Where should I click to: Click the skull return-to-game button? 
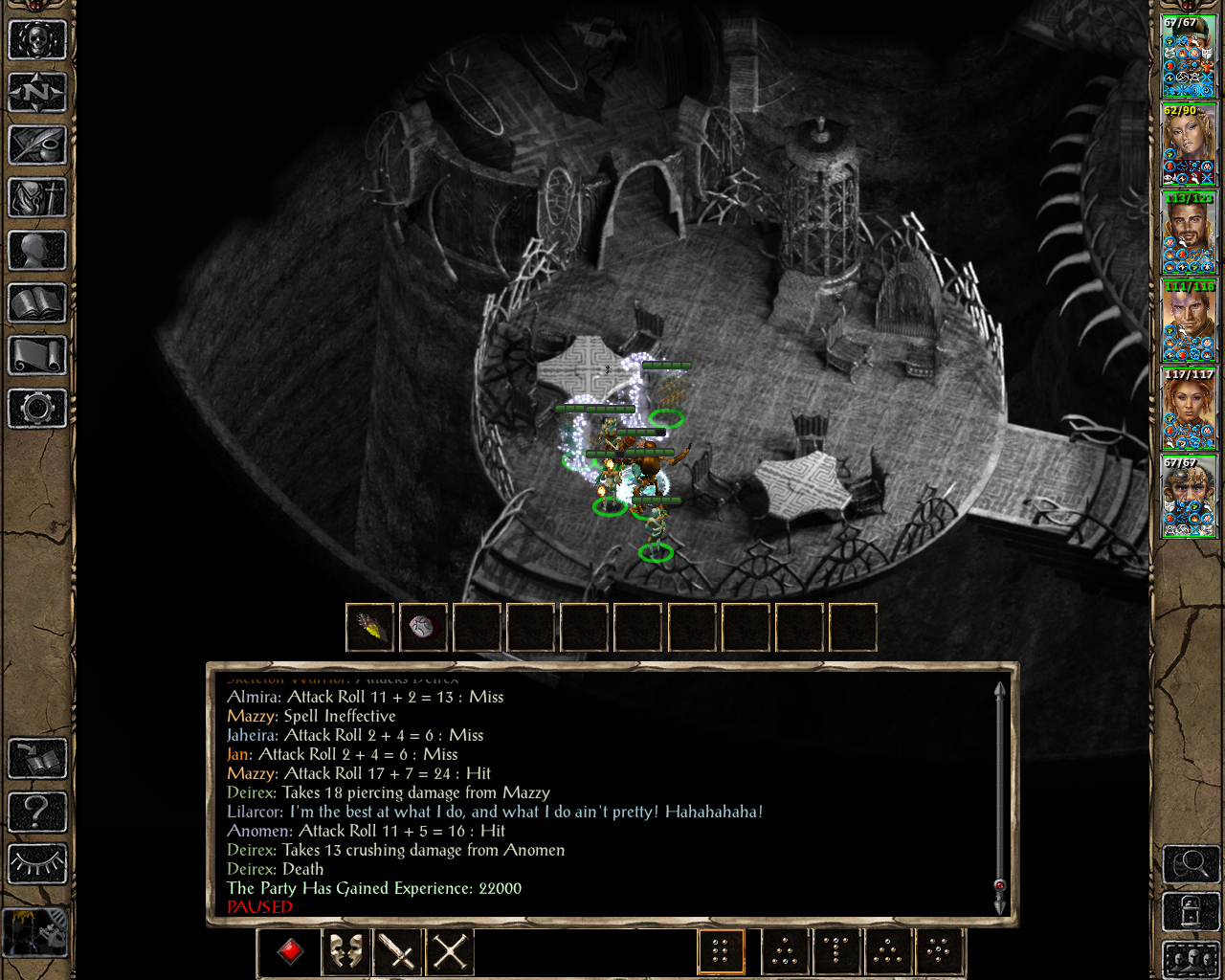[36, 40]
